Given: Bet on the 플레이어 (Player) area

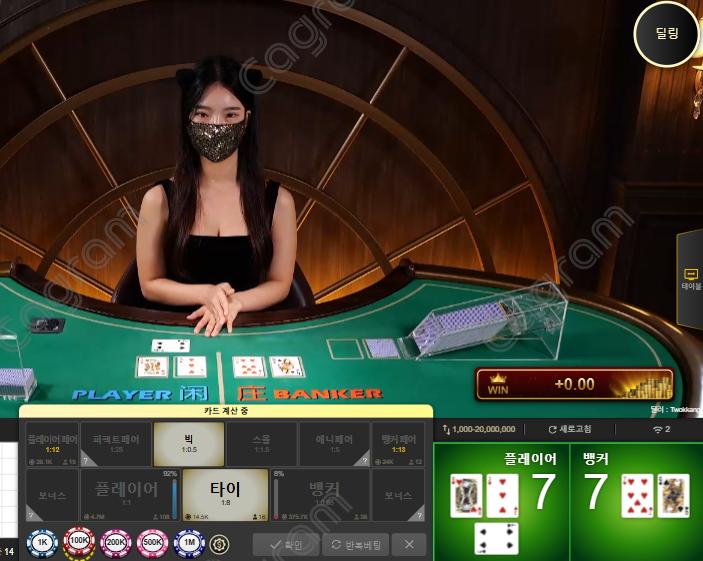Looking at the screenshot, I should (127, 493).
